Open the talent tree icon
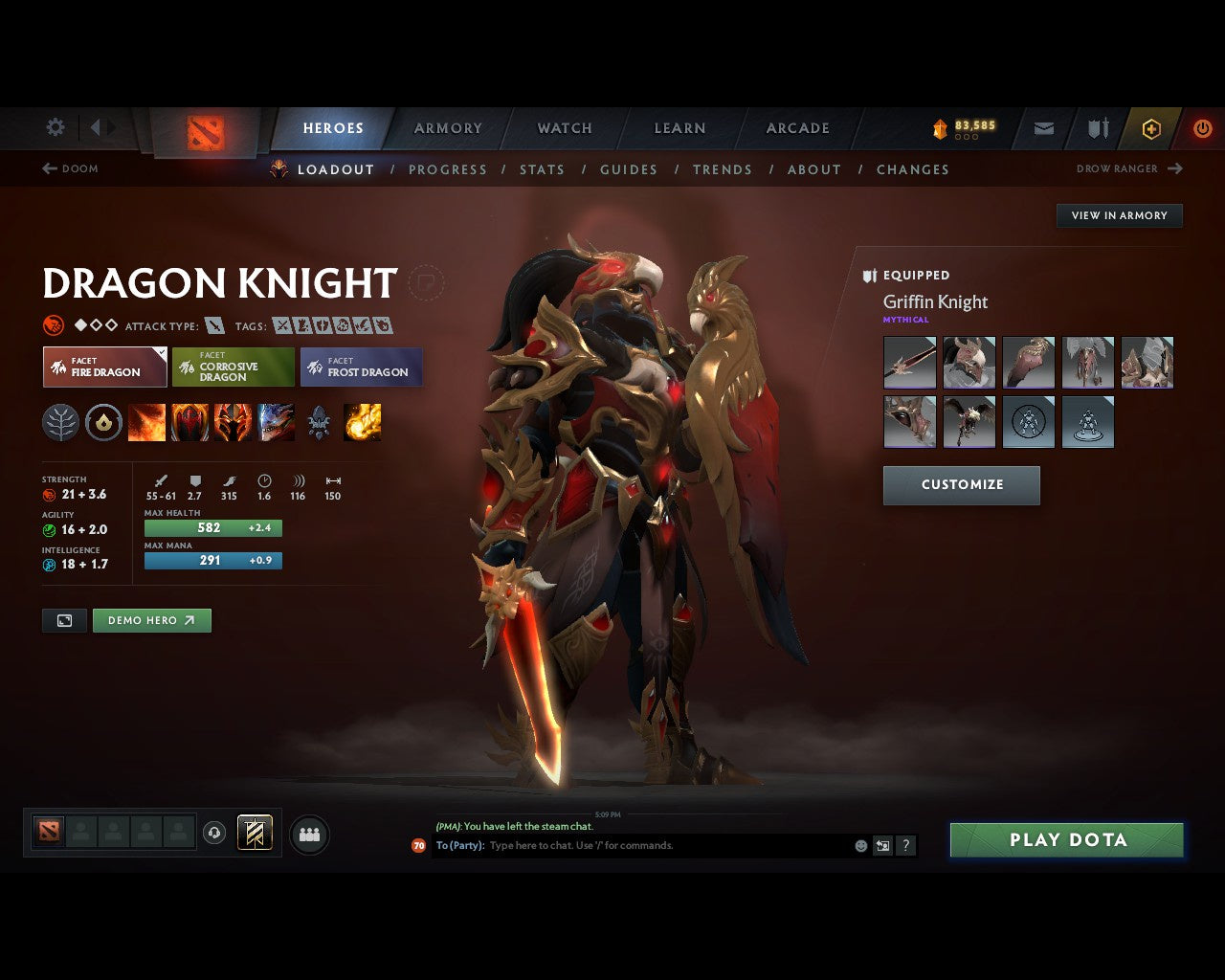The height and width of the screenshot is (980, 1225). click(x=60, y=422)
